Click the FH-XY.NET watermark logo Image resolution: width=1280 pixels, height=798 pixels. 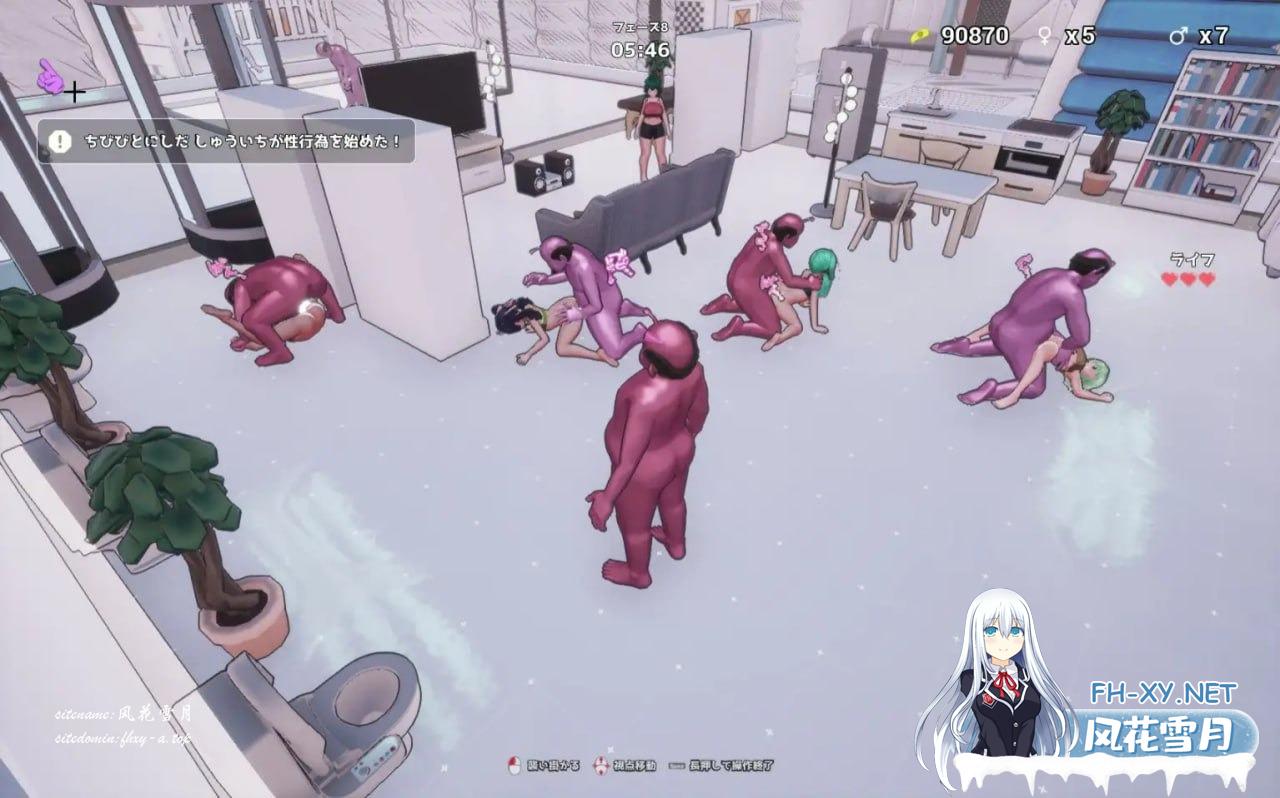[x=1160, y=693]
